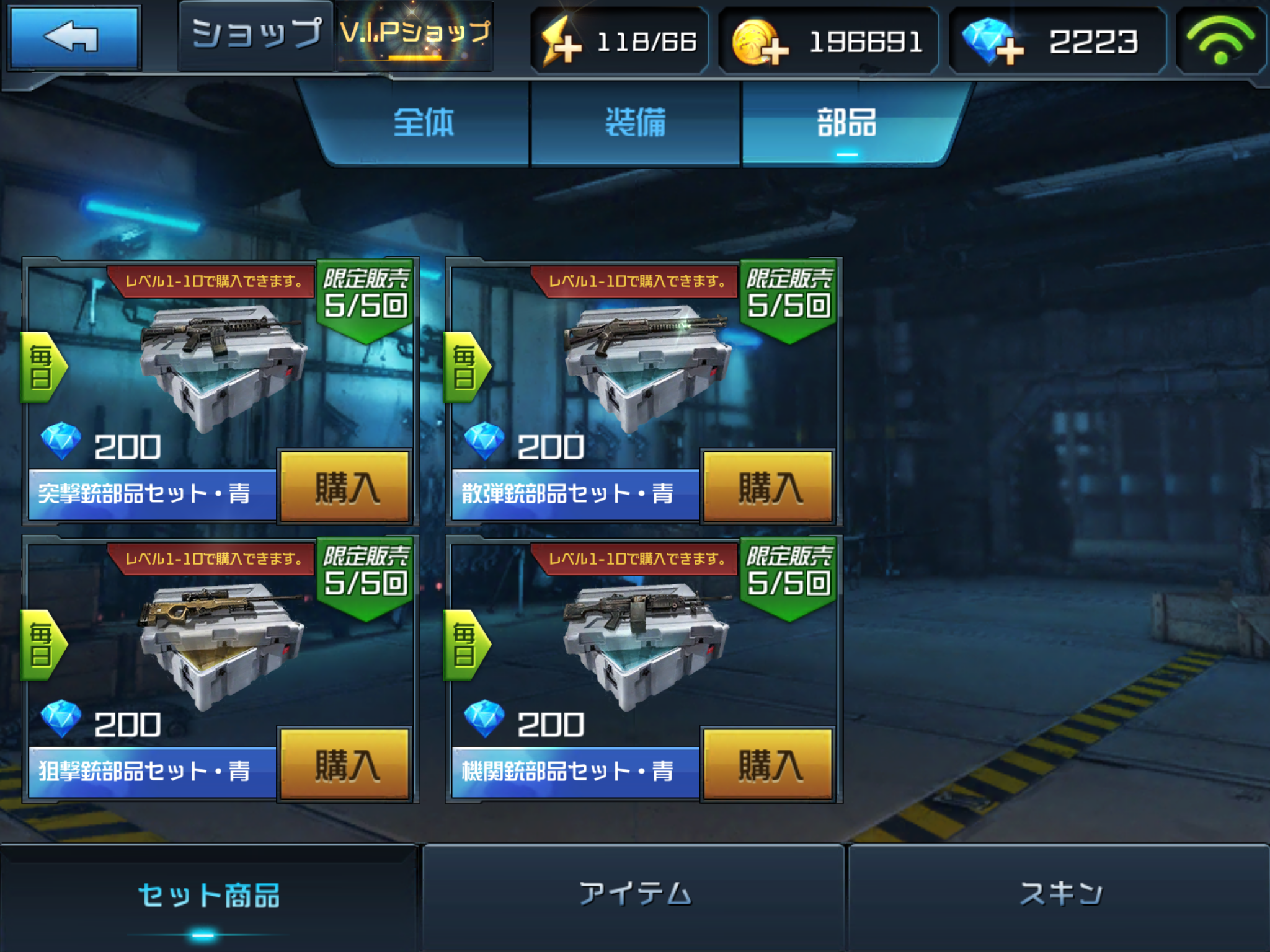Select the 全体 category tab
The image size is (1270, 952).
pos(424,123)
